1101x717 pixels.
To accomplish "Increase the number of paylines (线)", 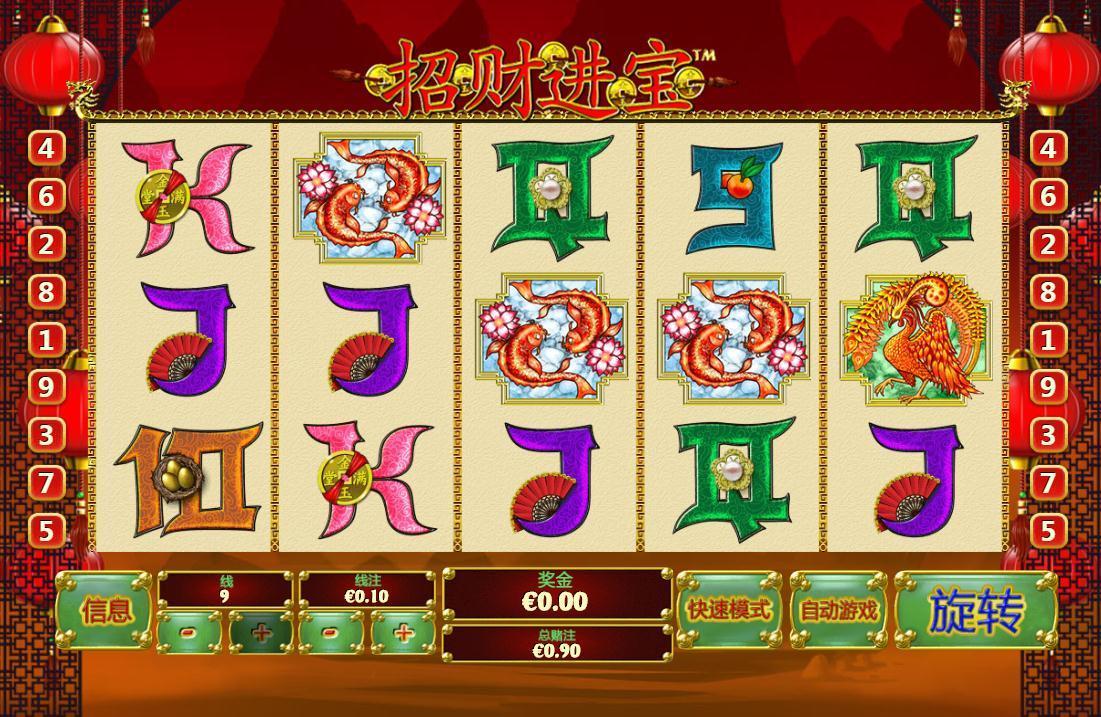I will 261,632.
